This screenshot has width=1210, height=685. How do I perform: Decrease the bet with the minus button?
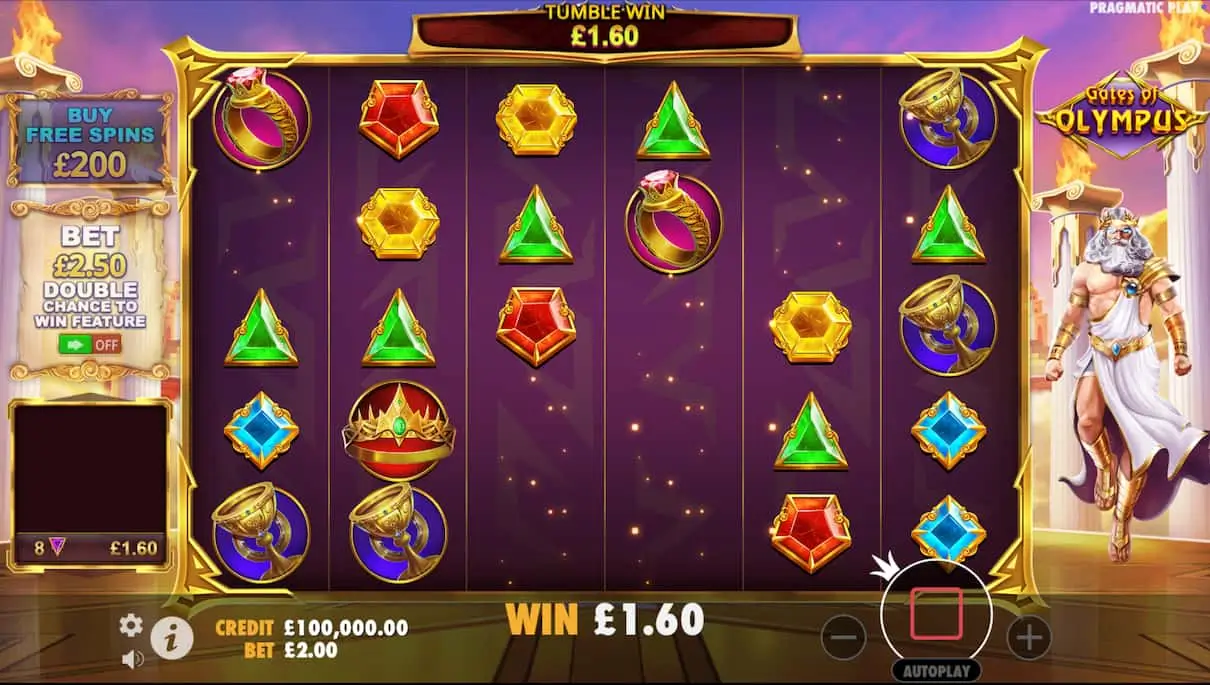tap(845, 636)
